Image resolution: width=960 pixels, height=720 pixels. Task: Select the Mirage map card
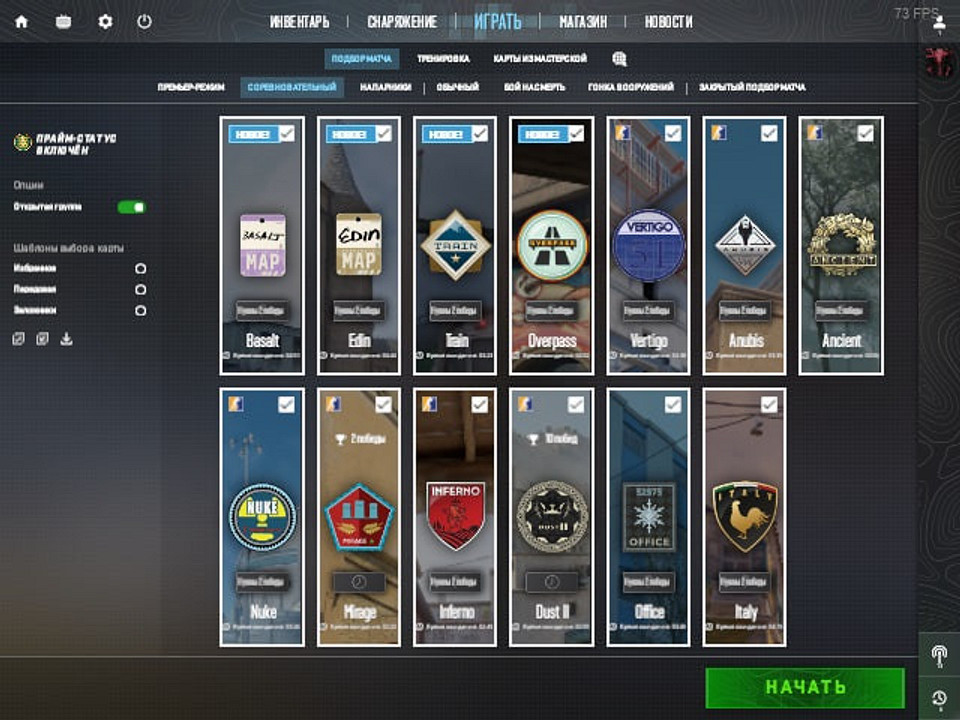coord(359,520)
